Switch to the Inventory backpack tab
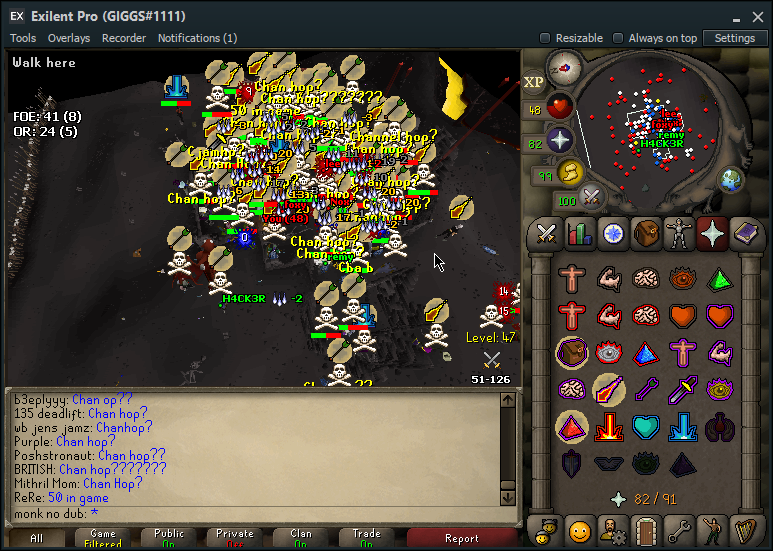 point(646,234)
